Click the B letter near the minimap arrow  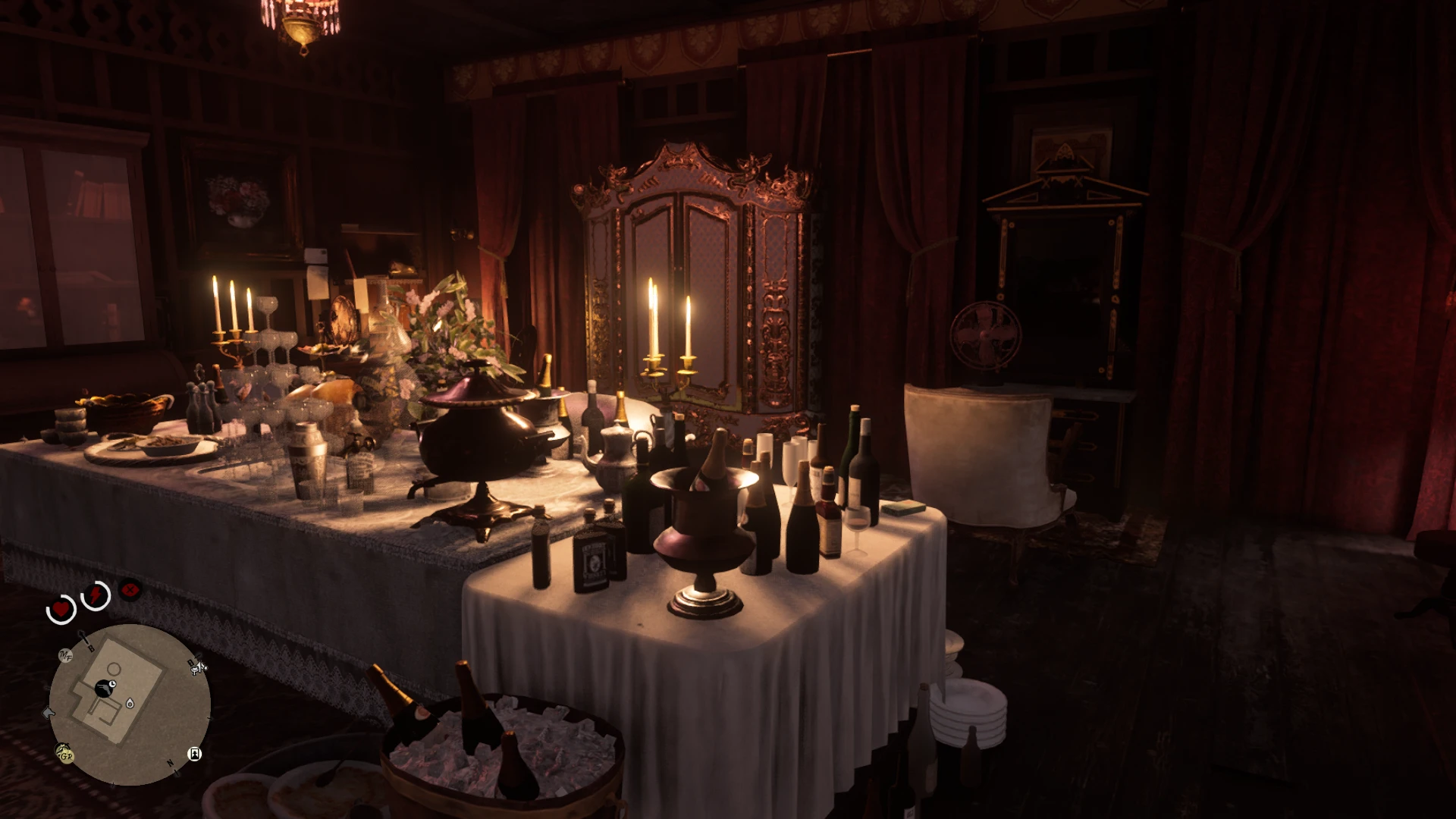(x=92, y=648)
